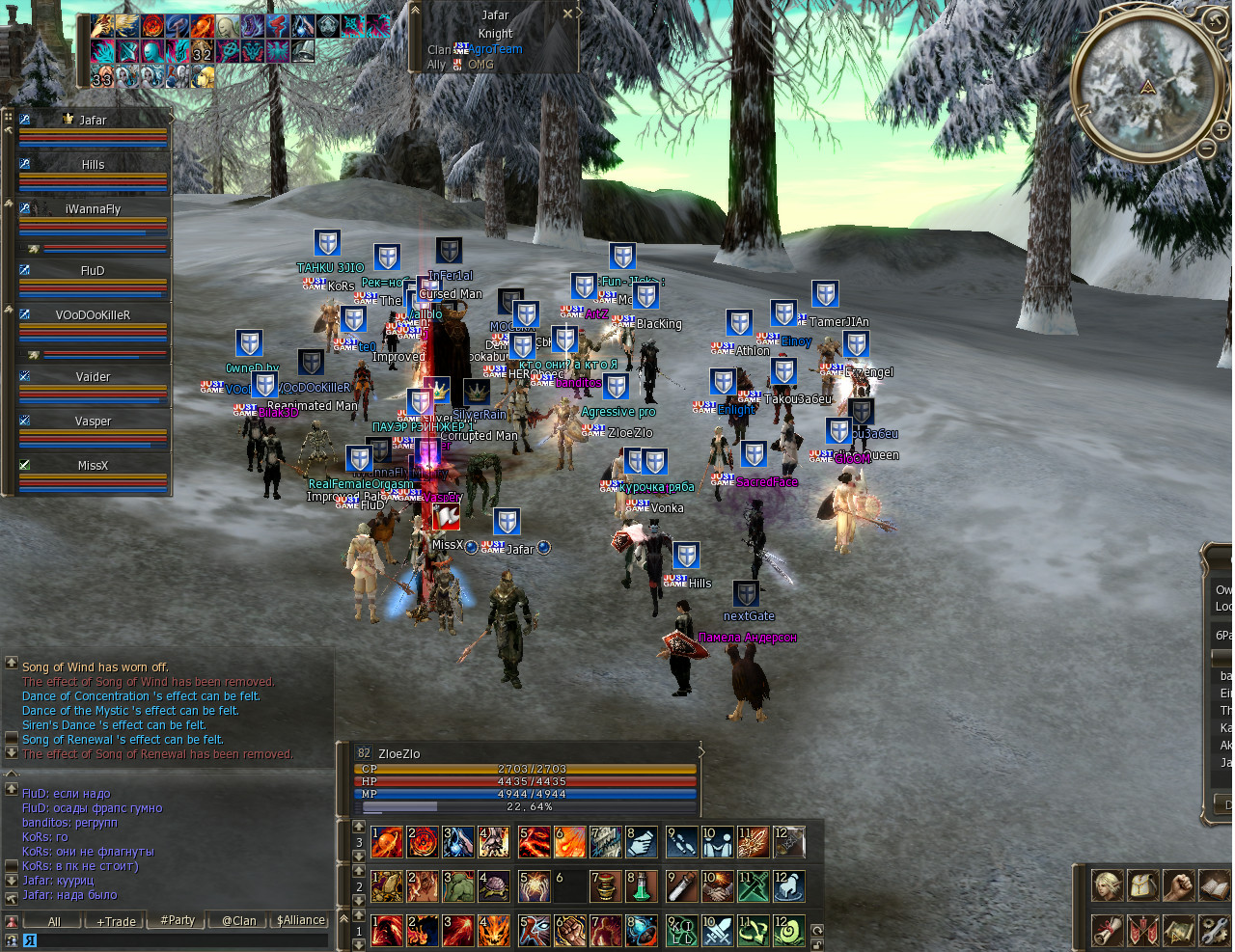The width and height of the screenshot is (1235, 952).
Task: Open the Inventory bag icon
Action: point(1143,886)
